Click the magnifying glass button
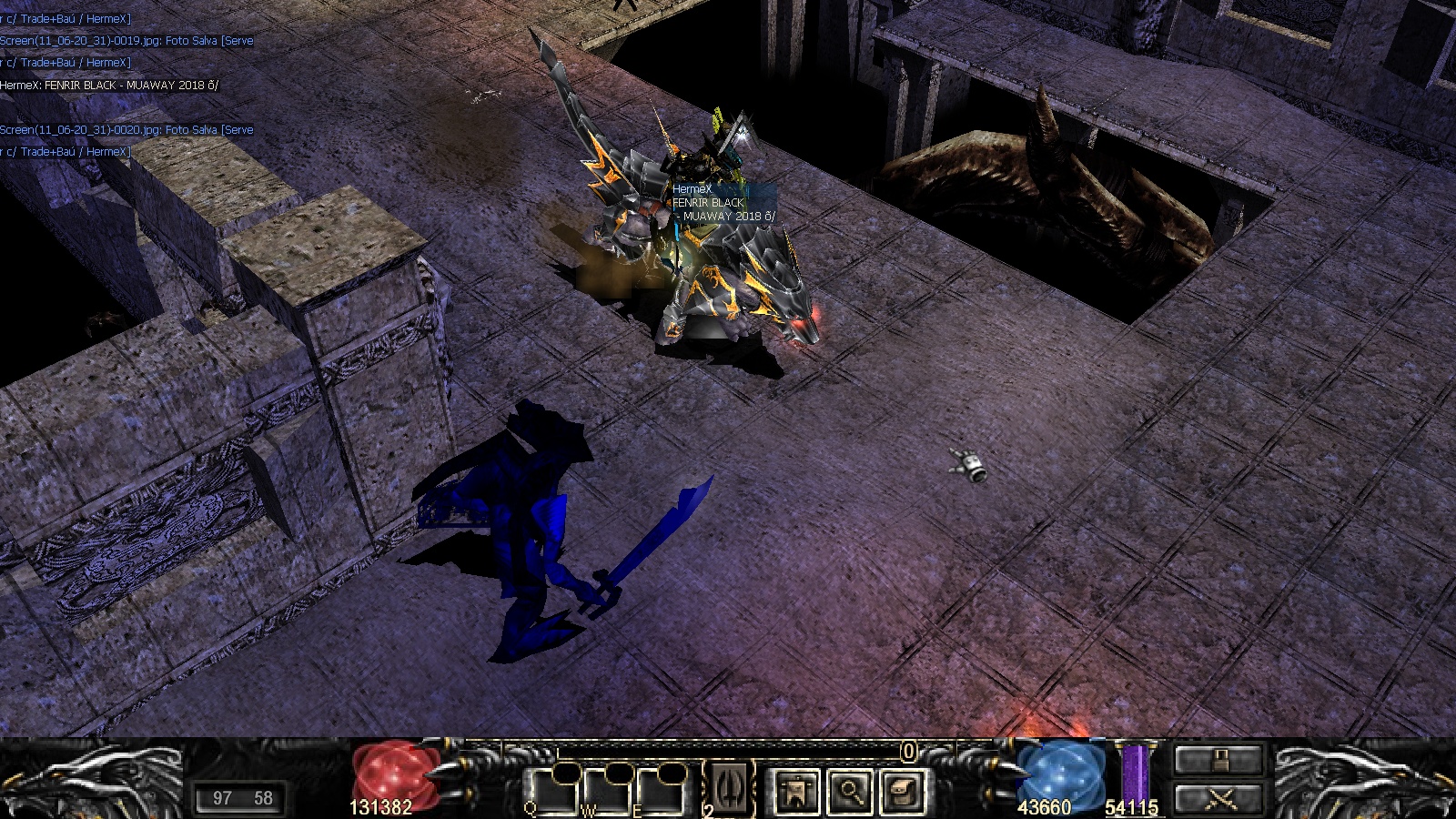This screenshot has width=1456, height=819. tap(850, 790)
